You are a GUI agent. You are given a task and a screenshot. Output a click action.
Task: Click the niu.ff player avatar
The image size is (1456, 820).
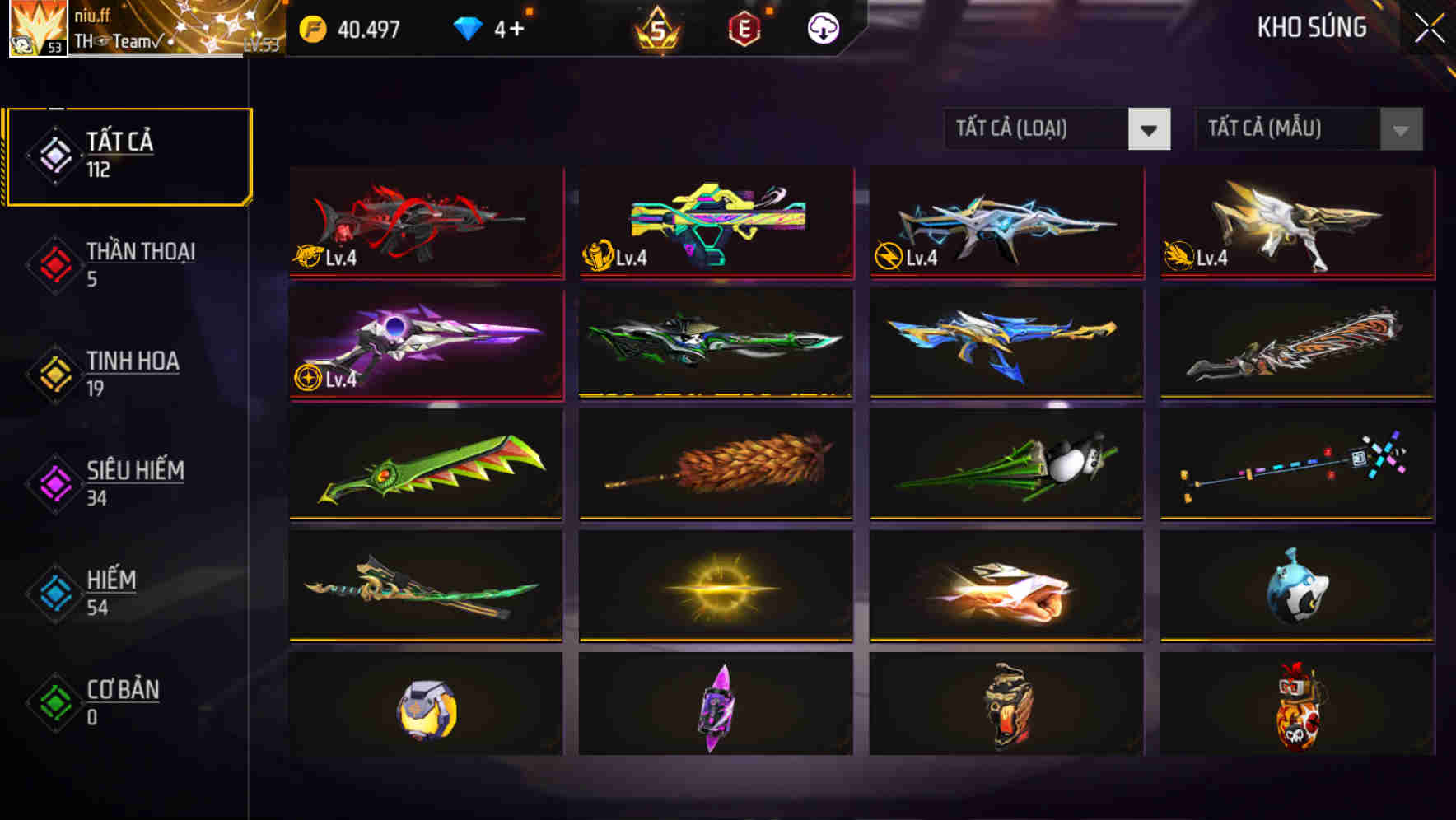pos(32,27)
